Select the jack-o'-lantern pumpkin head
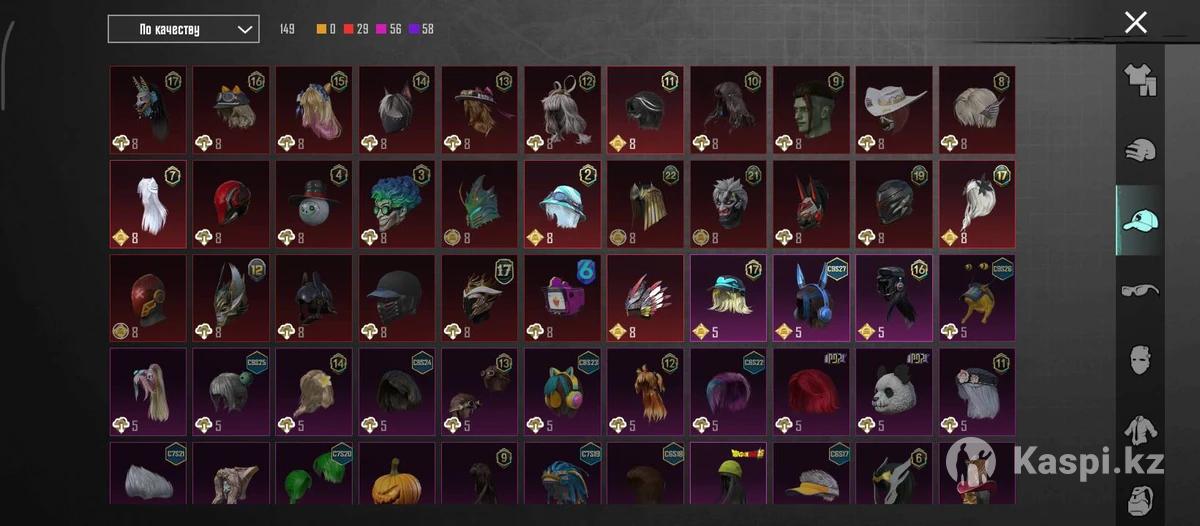 pyautogui.click(x=397, y=480)
